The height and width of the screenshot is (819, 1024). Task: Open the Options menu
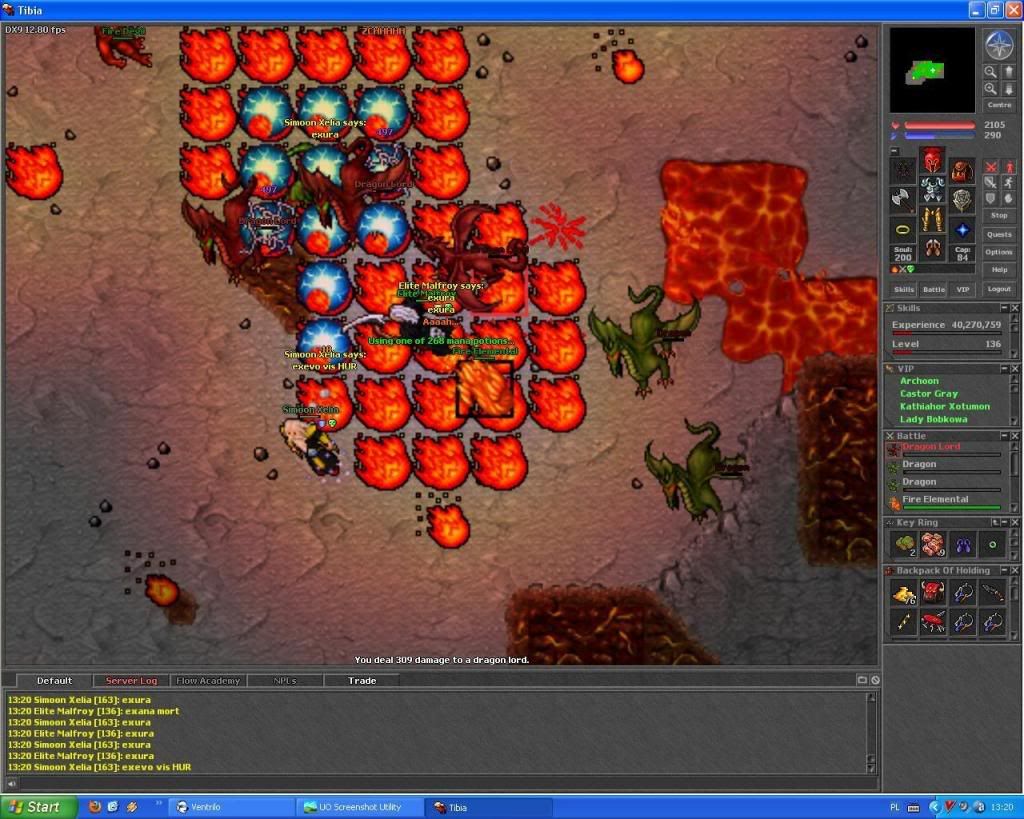[999, 252]
